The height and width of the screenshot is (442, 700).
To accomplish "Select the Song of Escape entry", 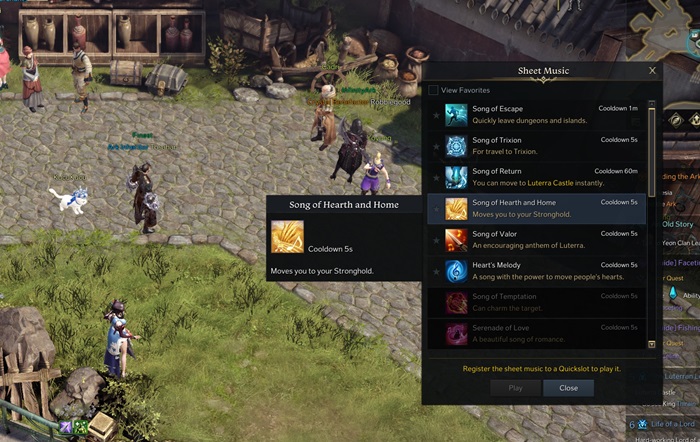I will coord(540,115).
